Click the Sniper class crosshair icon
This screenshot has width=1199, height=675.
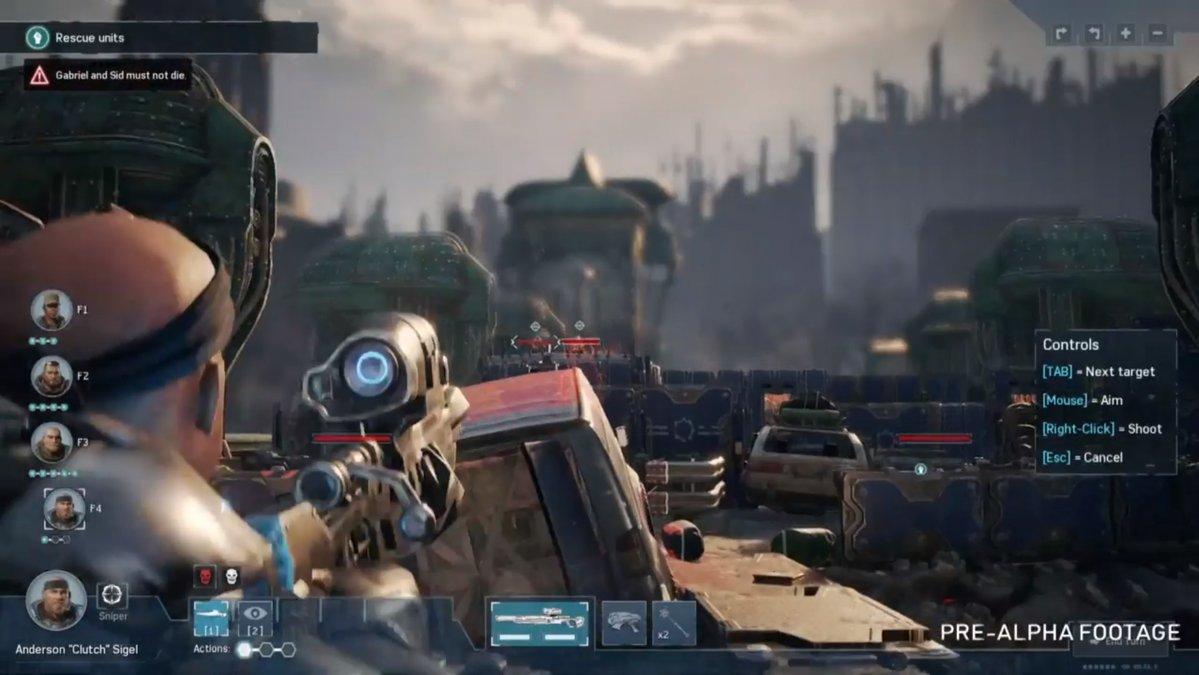[x=112, y=597]
